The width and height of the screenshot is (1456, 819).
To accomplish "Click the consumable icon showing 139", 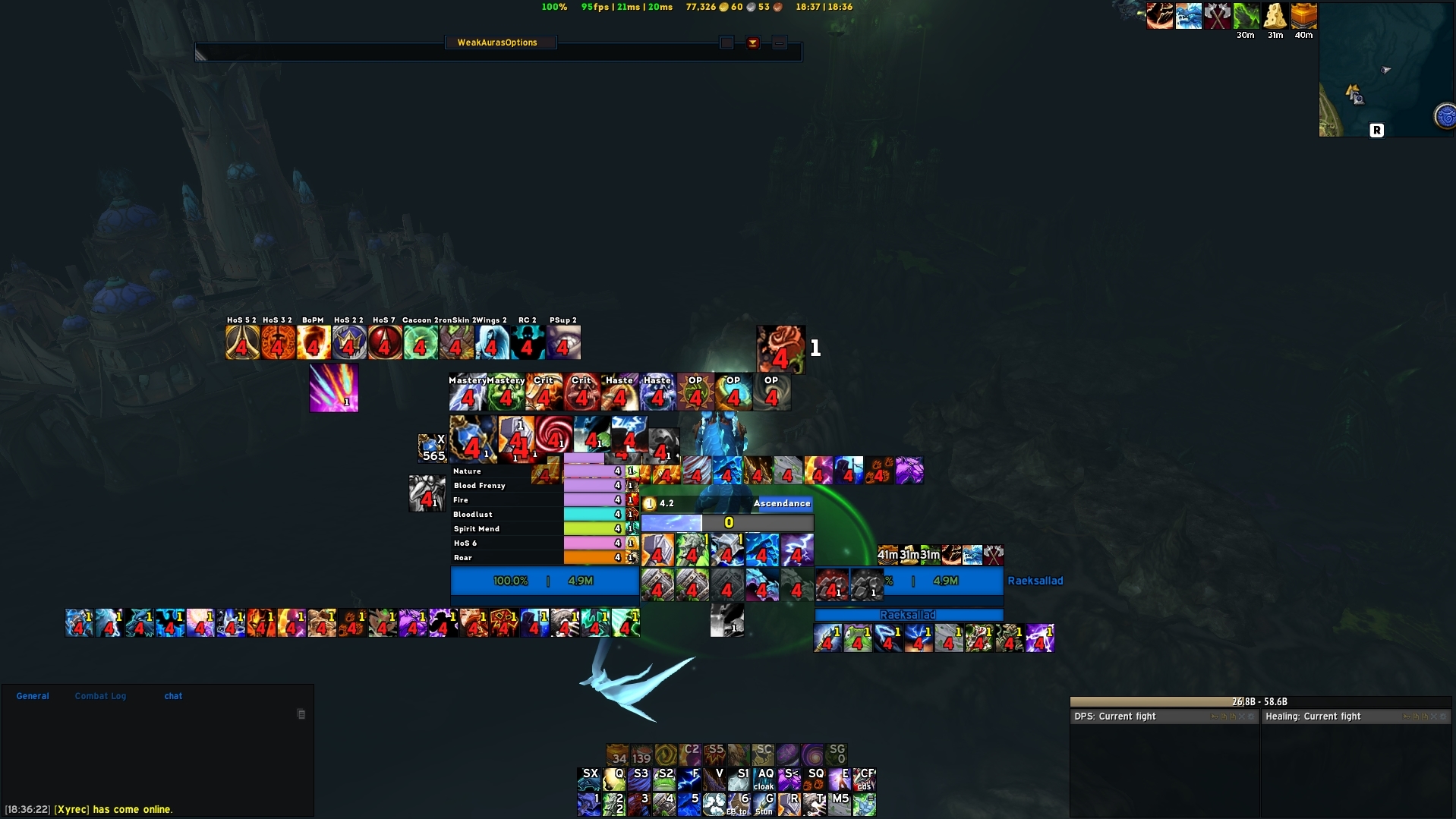I will coord(642,754).
